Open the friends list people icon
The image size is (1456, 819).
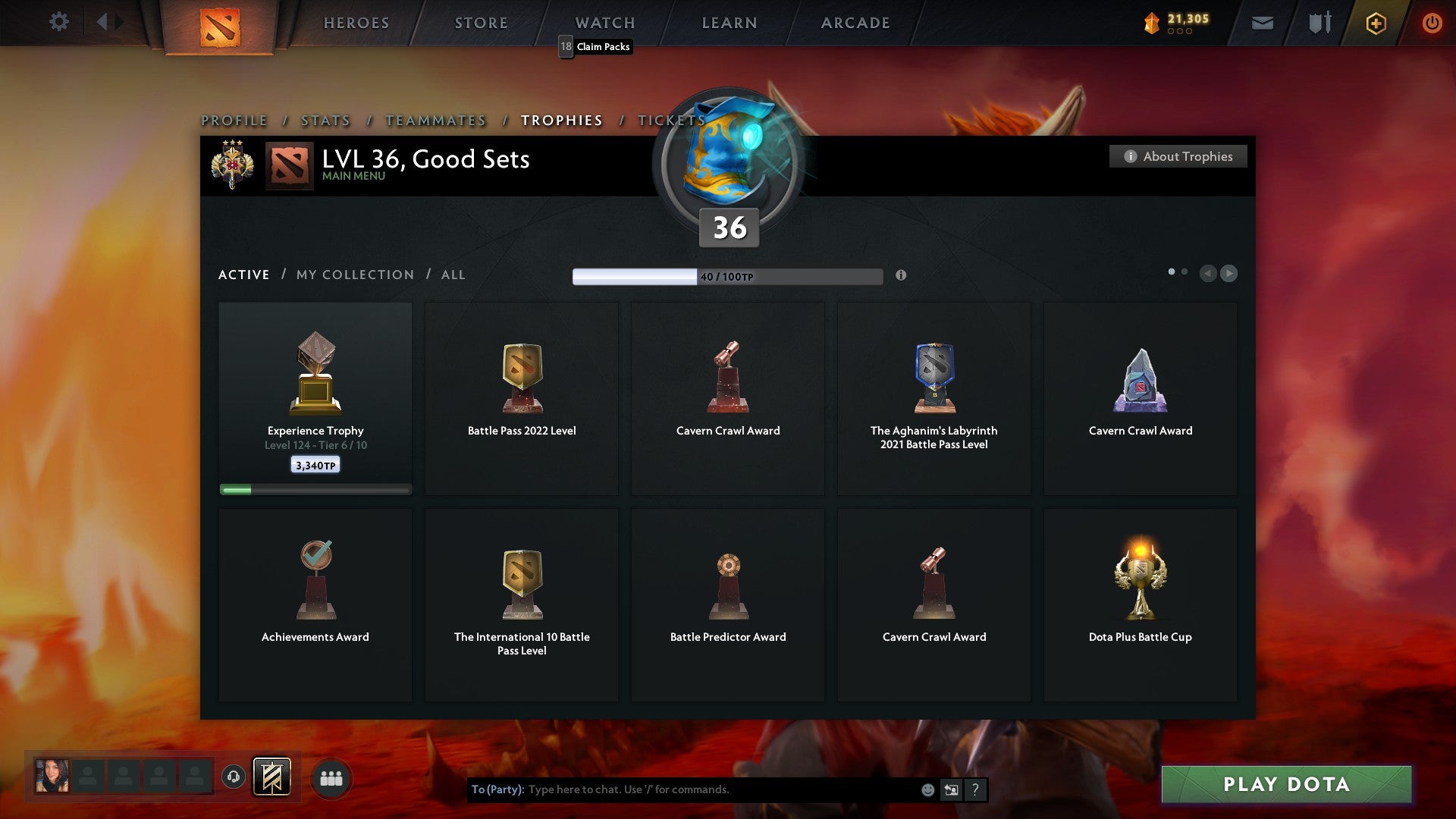(x=331, y=778)
